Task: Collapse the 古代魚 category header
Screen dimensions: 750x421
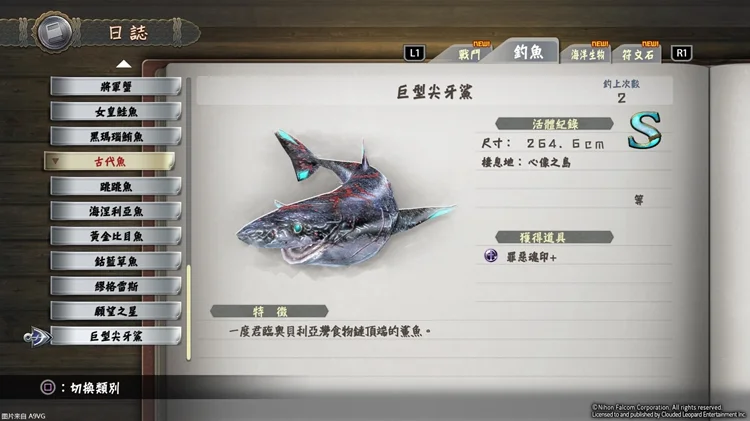Action: pos(110,161)
